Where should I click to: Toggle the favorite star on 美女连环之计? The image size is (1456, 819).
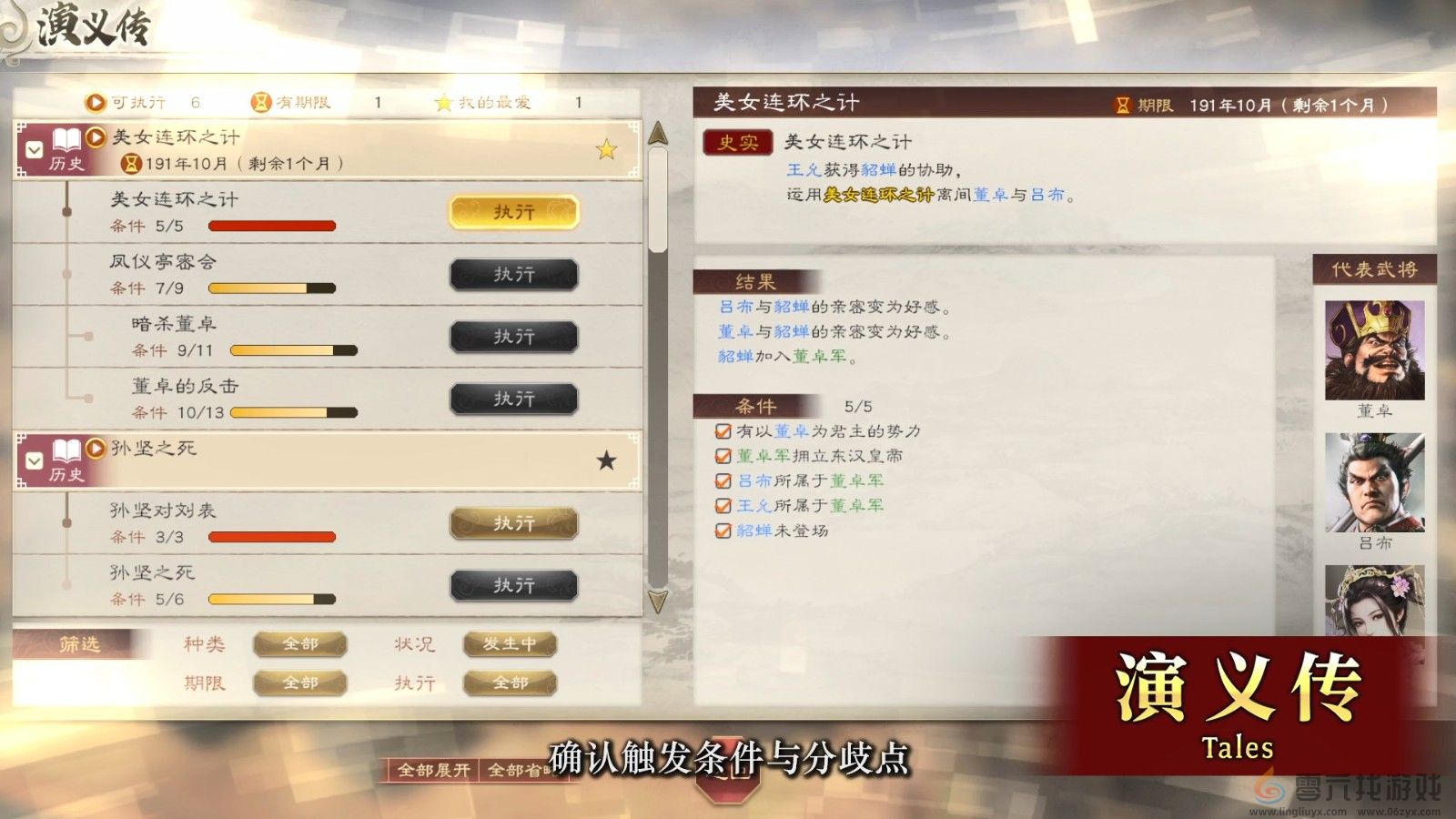tap(603, 149)
